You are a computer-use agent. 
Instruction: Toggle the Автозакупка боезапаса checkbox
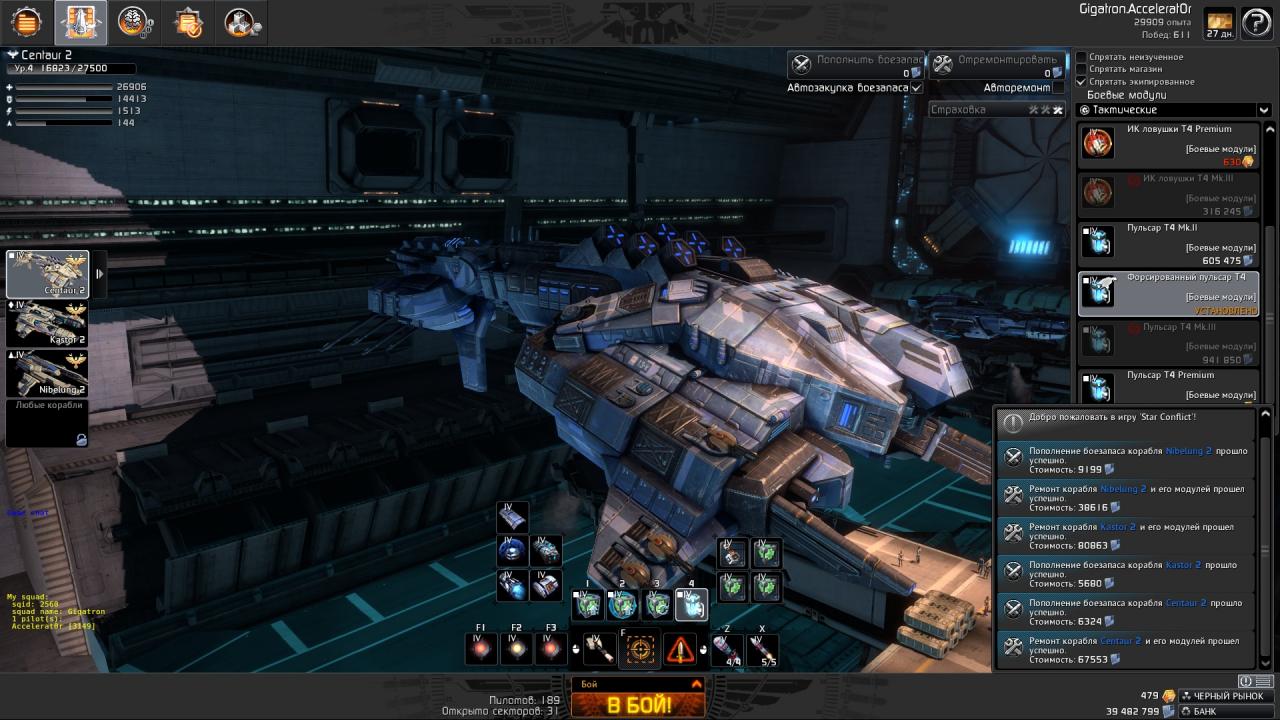click(917, 88)
